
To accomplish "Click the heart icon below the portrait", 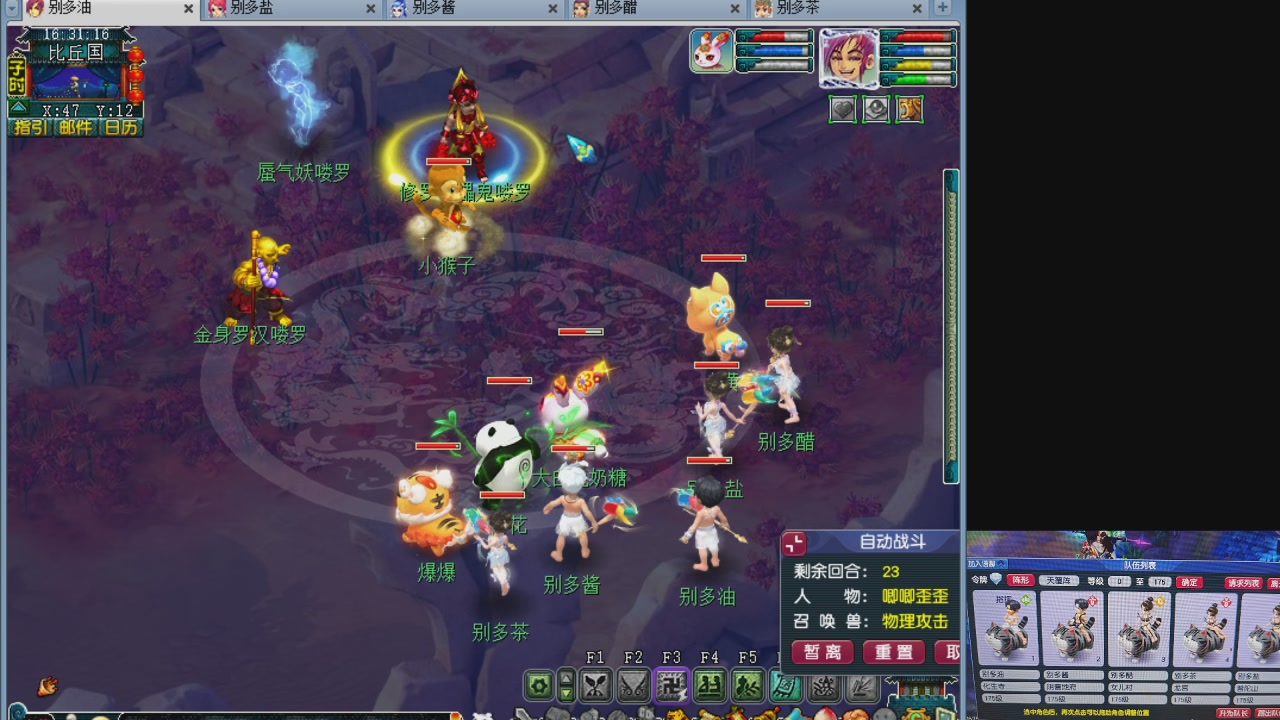I will click(x=843, y=109).
